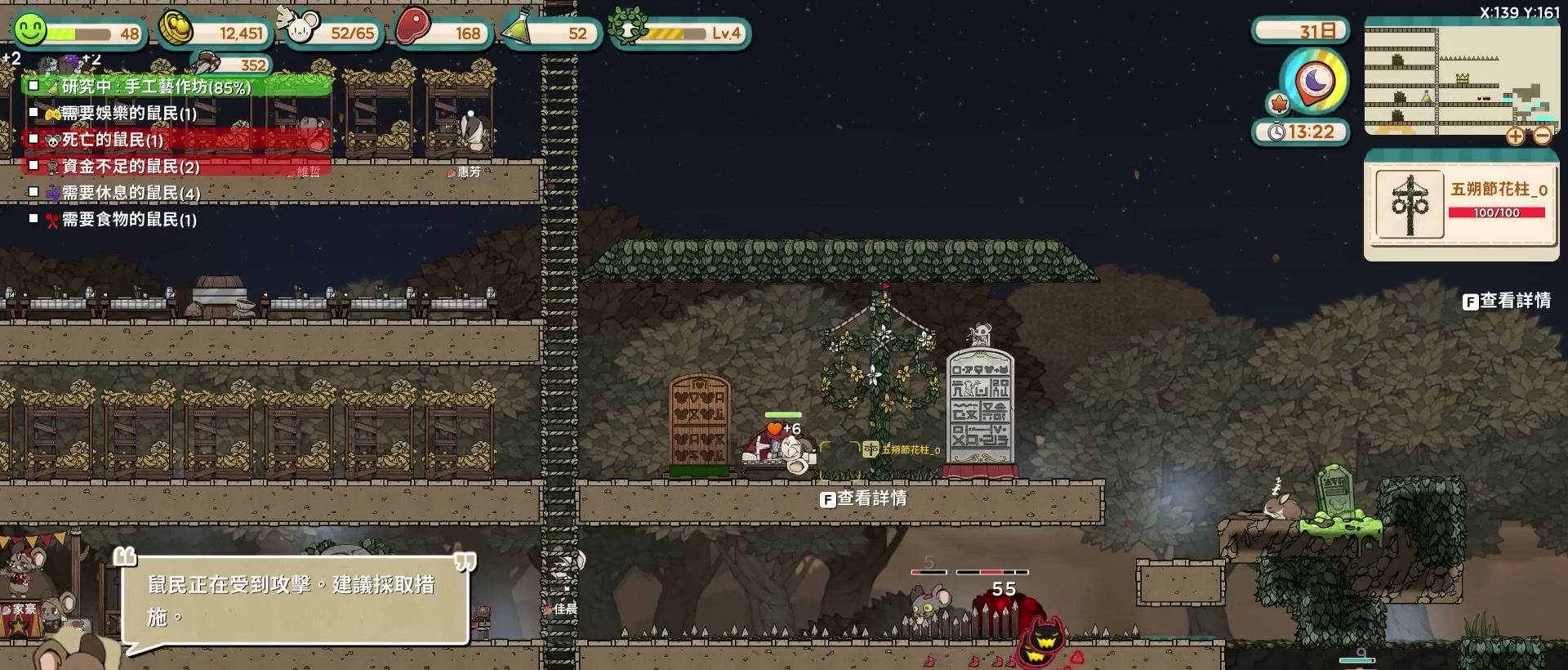Click the advisor warning speech bubble

pyautogui.click(x=294, y=601)
